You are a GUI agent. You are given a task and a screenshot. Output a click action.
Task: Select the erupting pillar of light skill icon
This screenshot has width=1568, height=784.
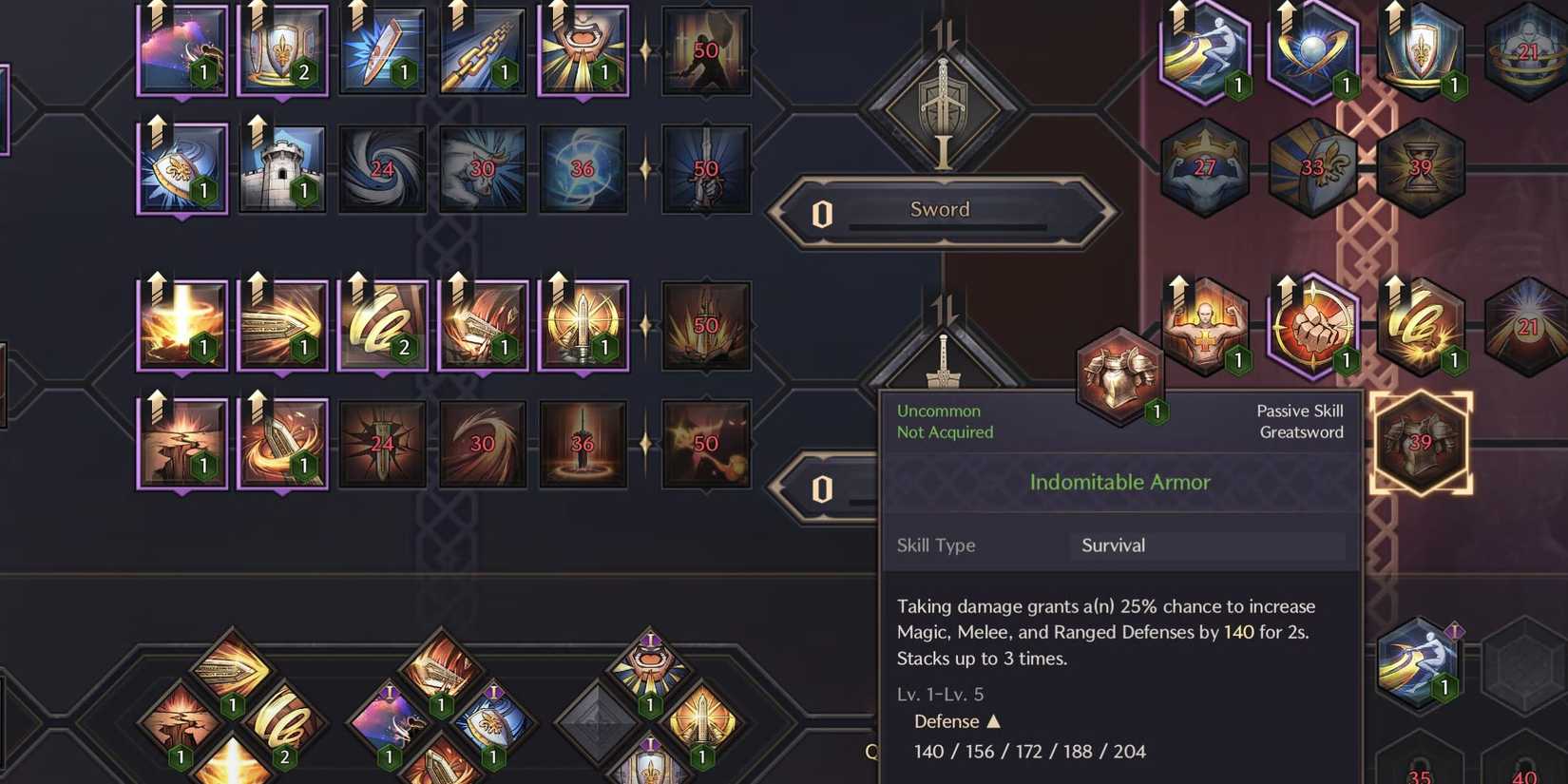point(181,323)
